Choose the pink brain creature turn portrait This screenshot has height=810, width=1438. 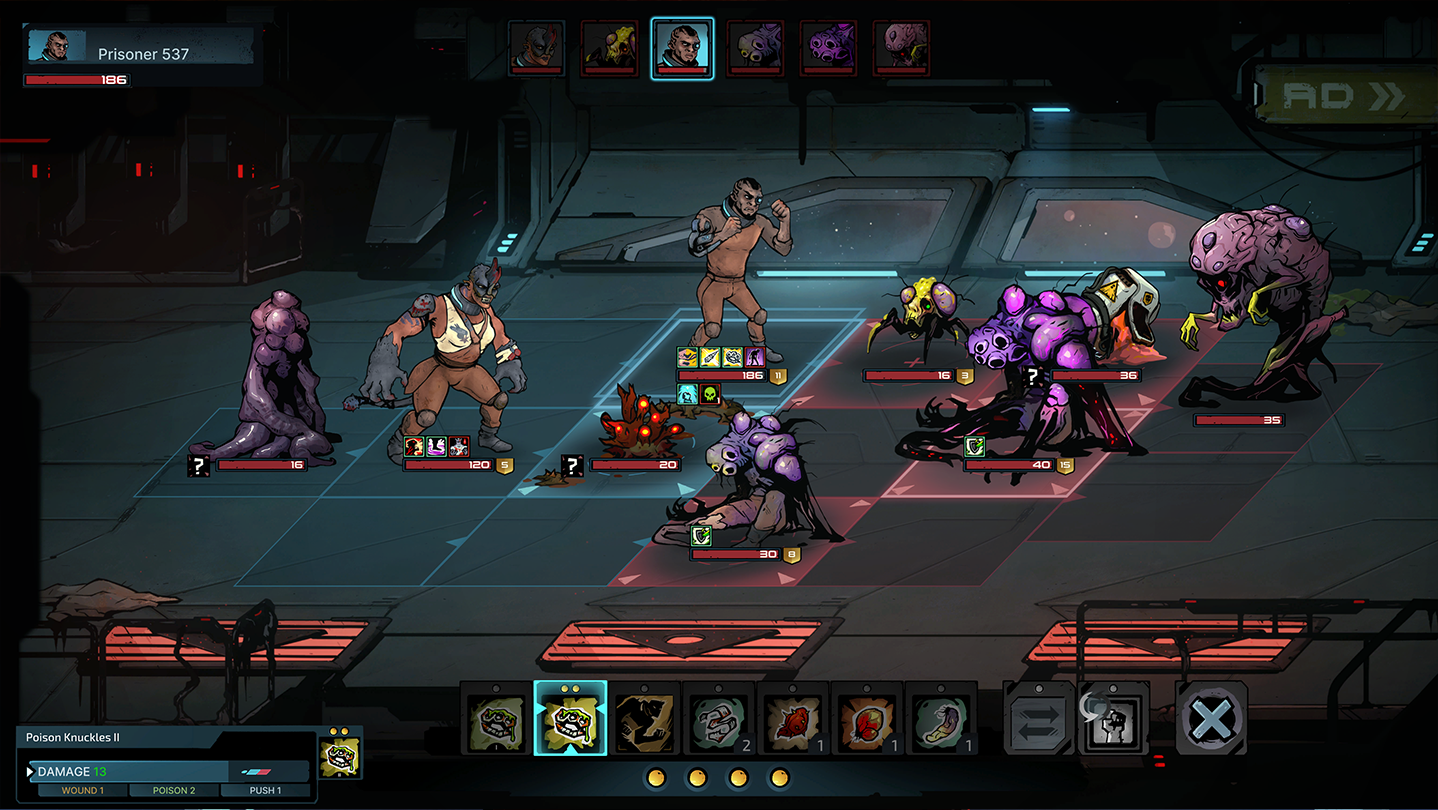(x=901, y=48)
